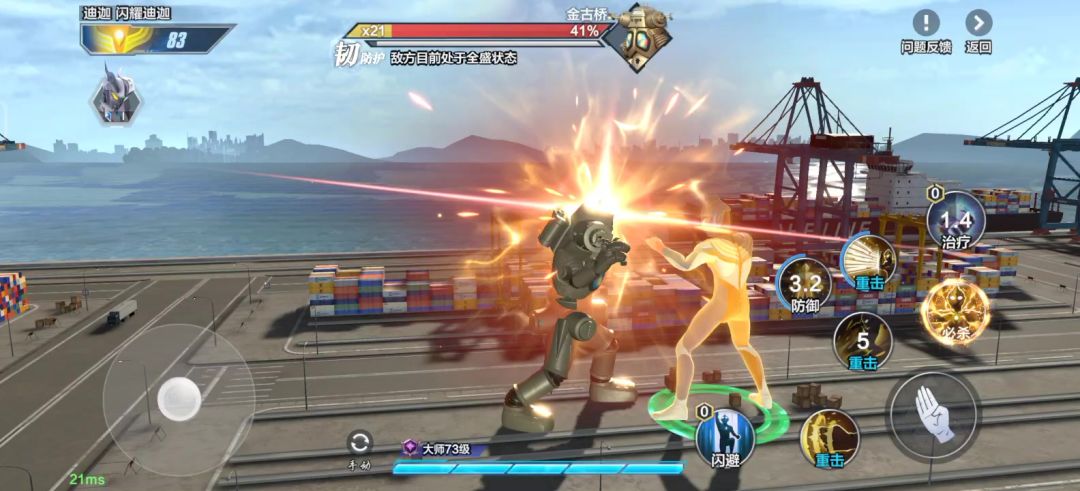Viewport: 1080px width, 491px height.
Task: Select the hexagonal Ultraman form portrait
Action: click(x=116, y=96)
